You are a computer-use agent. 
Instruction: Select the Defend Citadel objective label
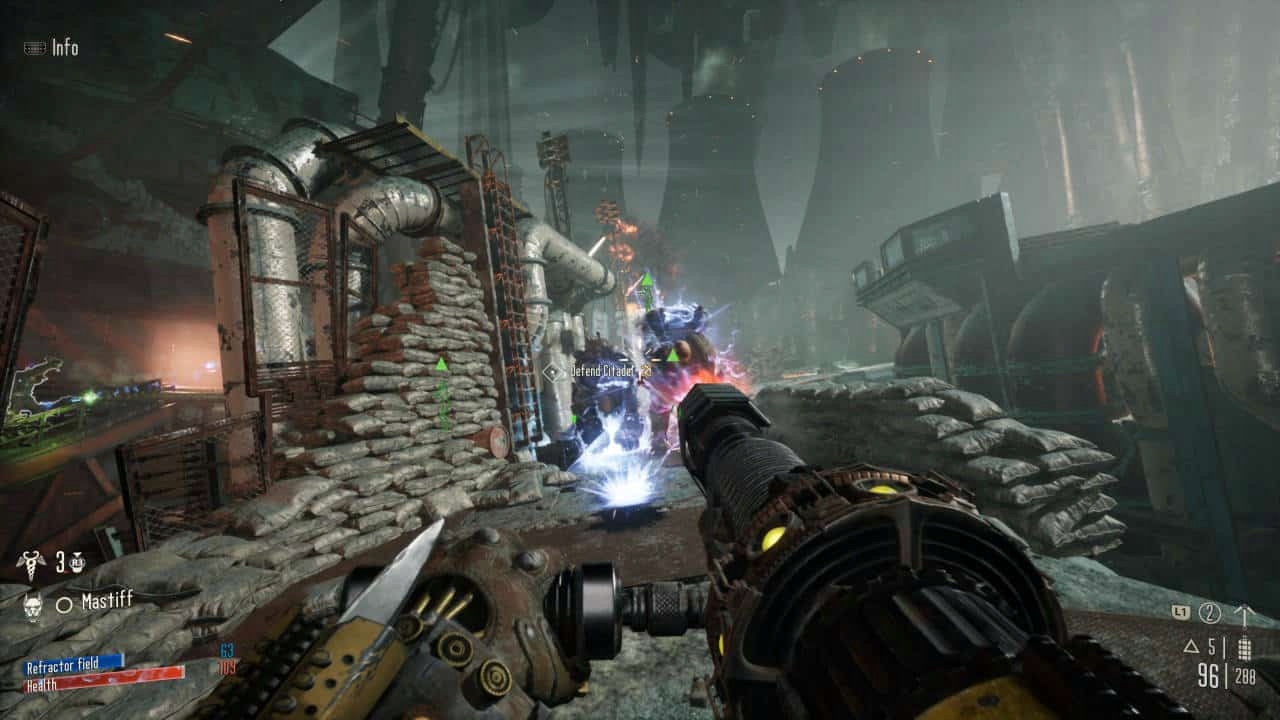point(603,369)
